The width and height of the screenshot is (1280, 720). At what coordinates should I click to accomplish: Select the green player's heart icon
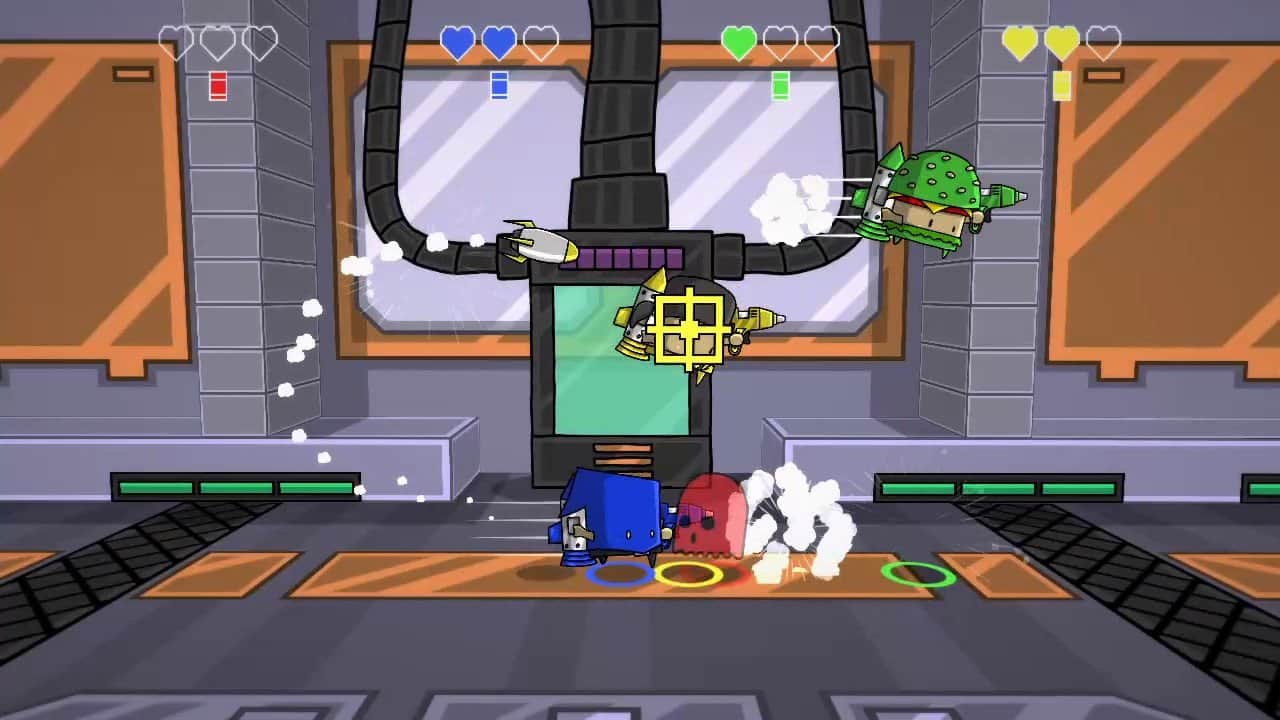[x=738, y=40]
